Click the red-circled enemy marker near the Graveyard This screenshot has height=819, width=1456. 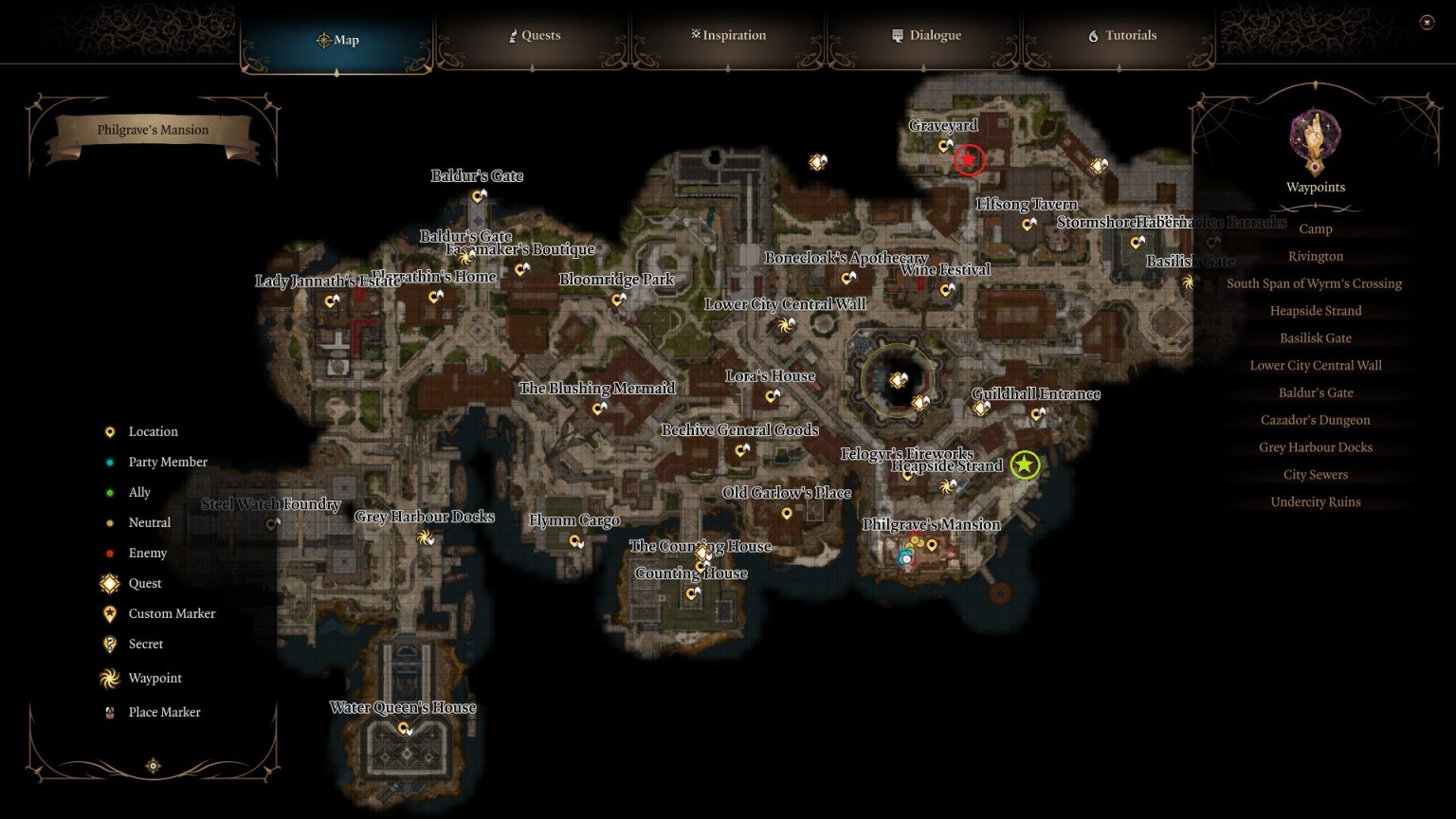[x=968, y=159]
